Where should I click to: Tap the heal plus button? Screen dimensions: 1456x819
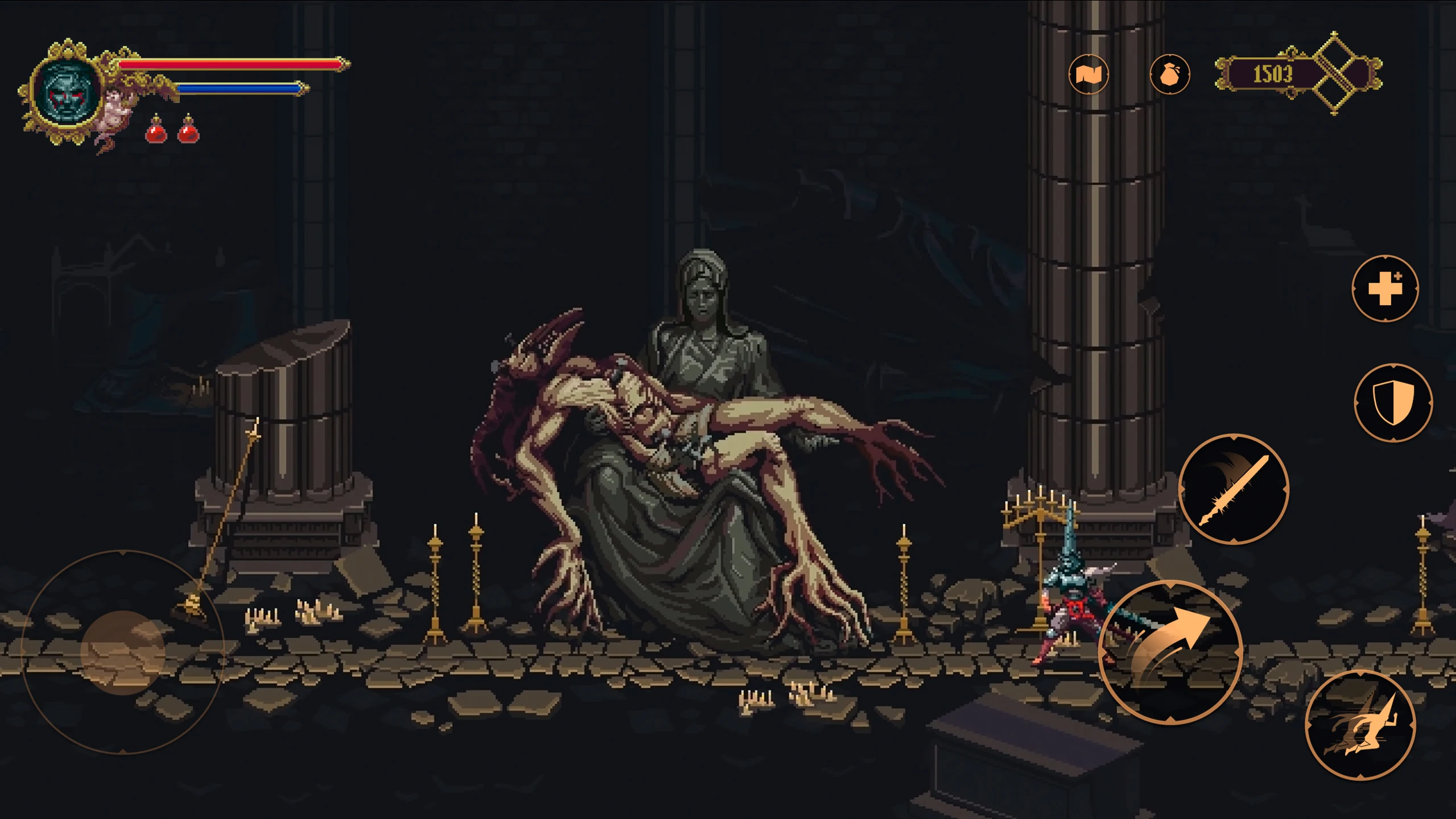click(x=1385, y=288)
